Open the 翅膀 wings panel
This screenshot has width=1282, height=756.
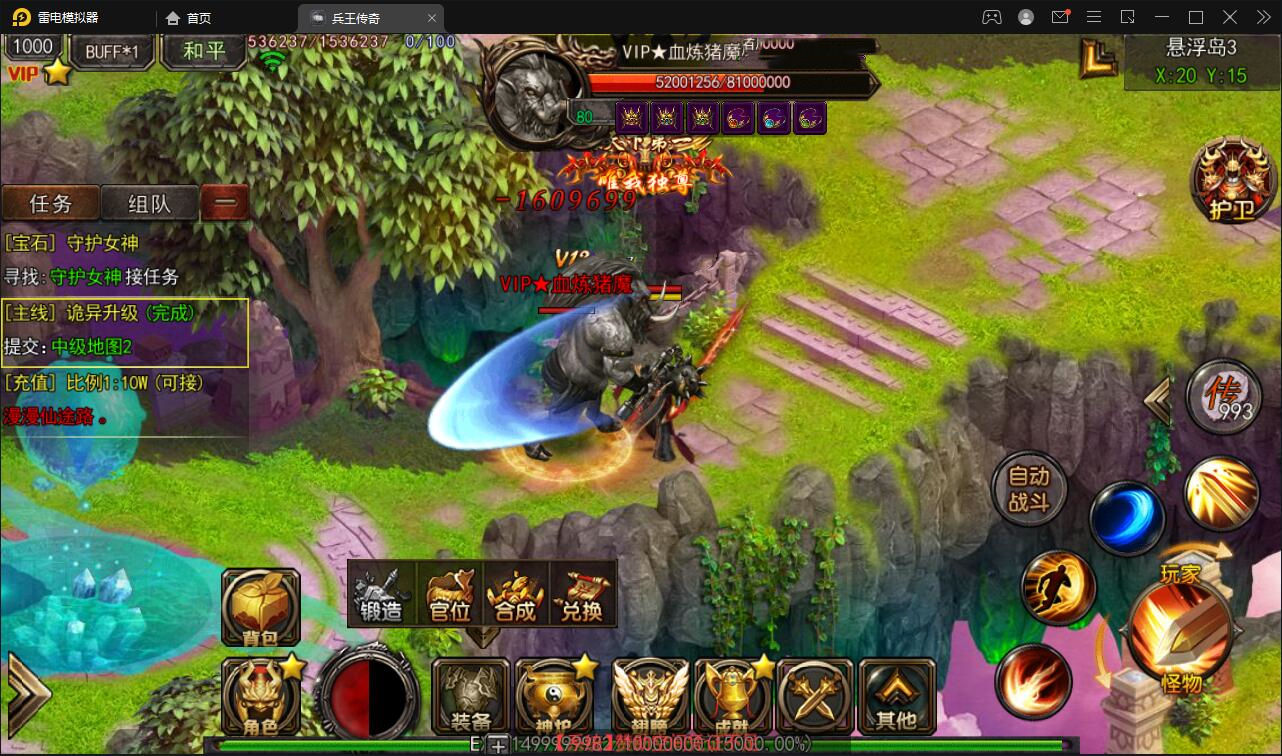(650, 696)
